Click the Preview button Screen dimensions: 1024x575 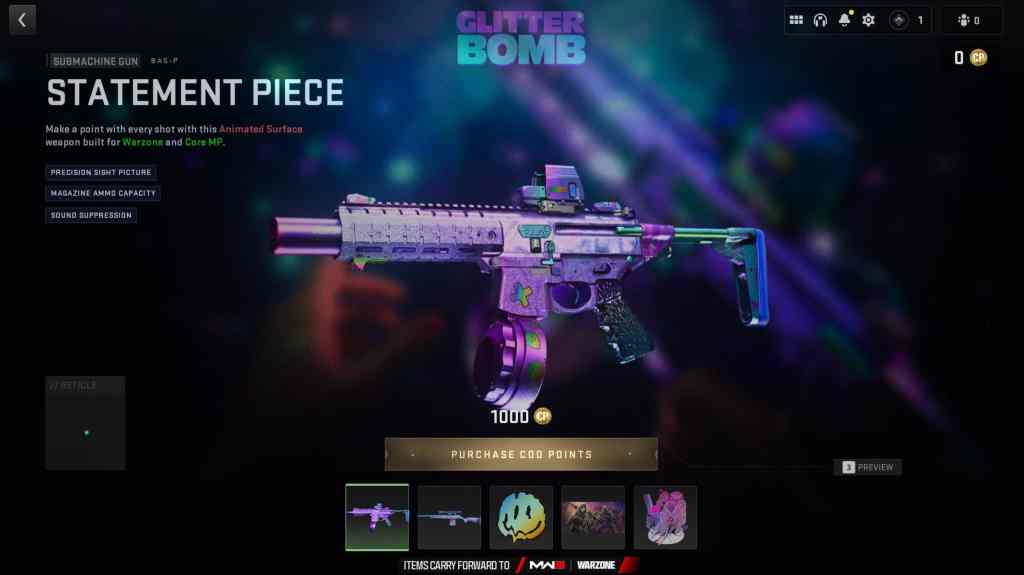[x=868, y=467]
